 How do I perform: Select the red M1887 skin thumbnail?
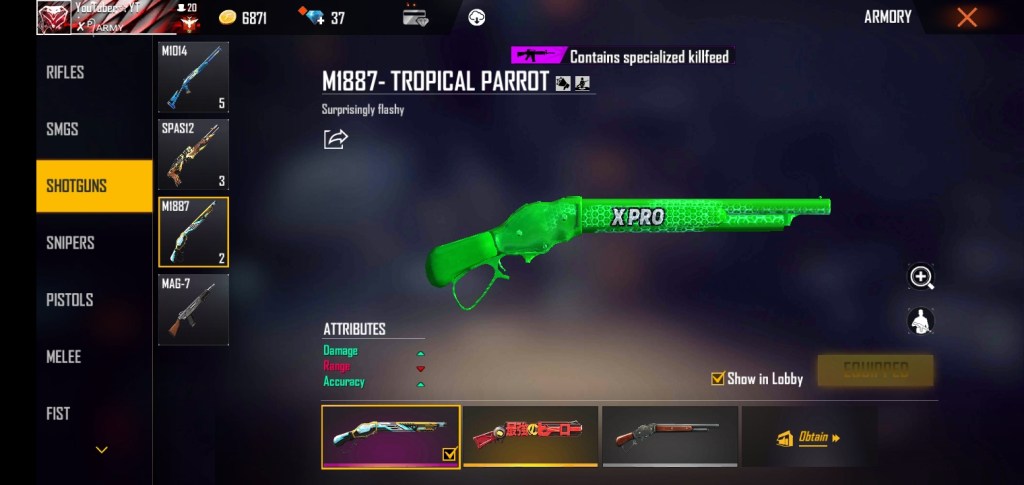coord(531,436)
